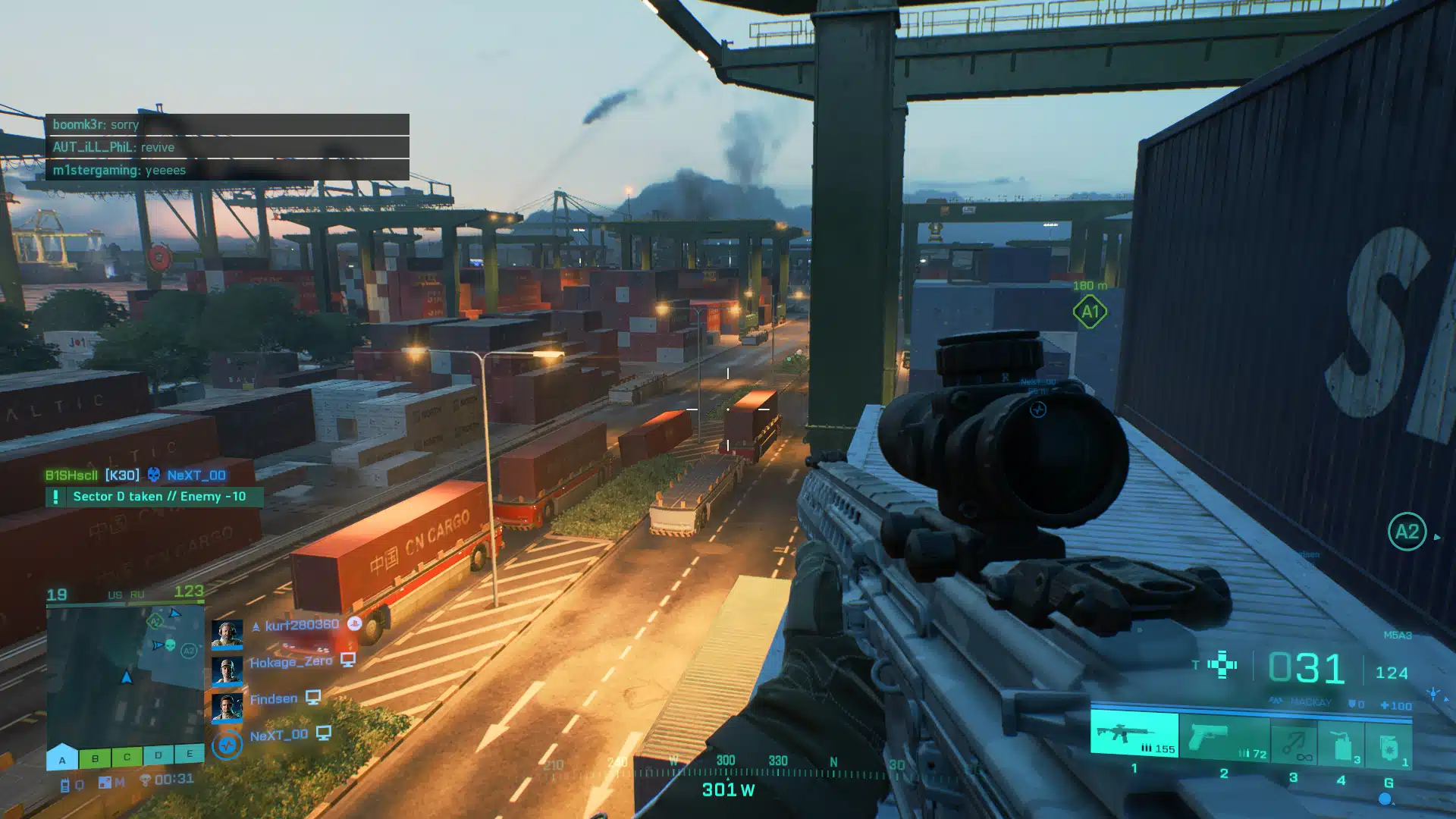Select the sector A indicator

[62, 758]
